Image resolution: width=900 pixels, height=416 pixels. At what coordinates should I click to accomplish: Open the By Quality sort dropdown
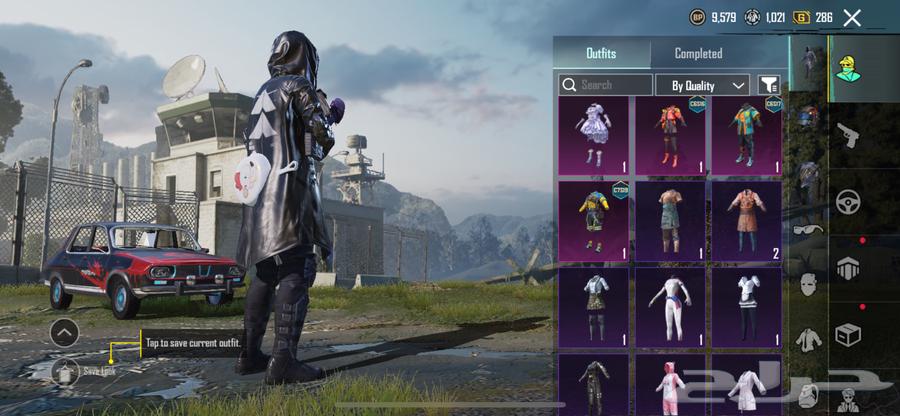703,85
